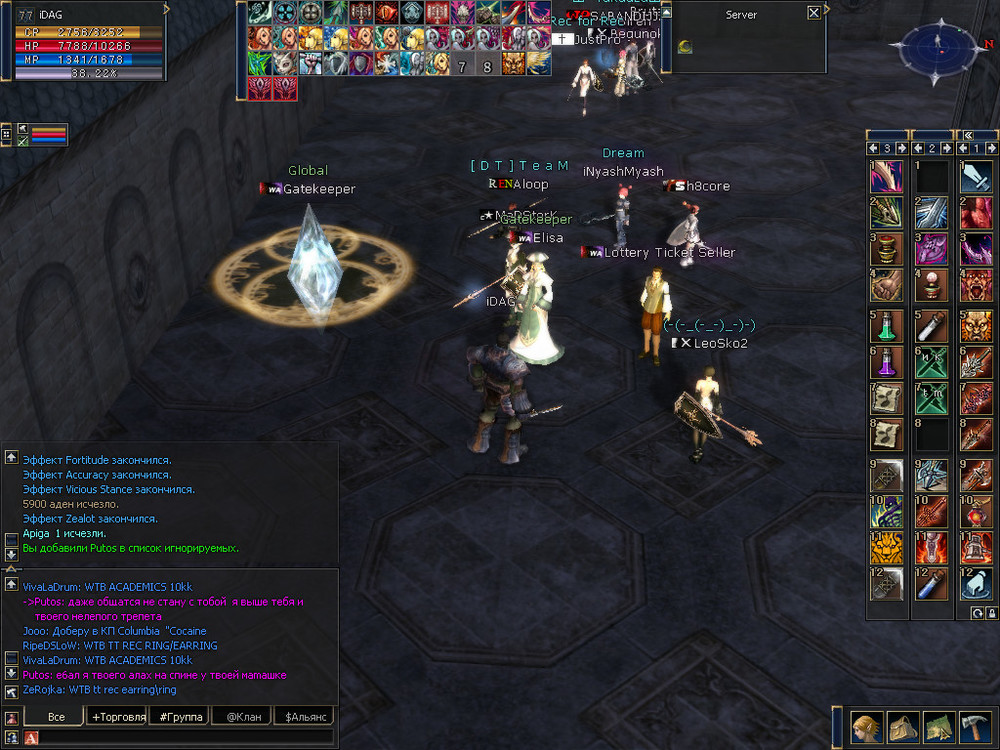Switch to the +Торговля chat tab

coord(119,717)
